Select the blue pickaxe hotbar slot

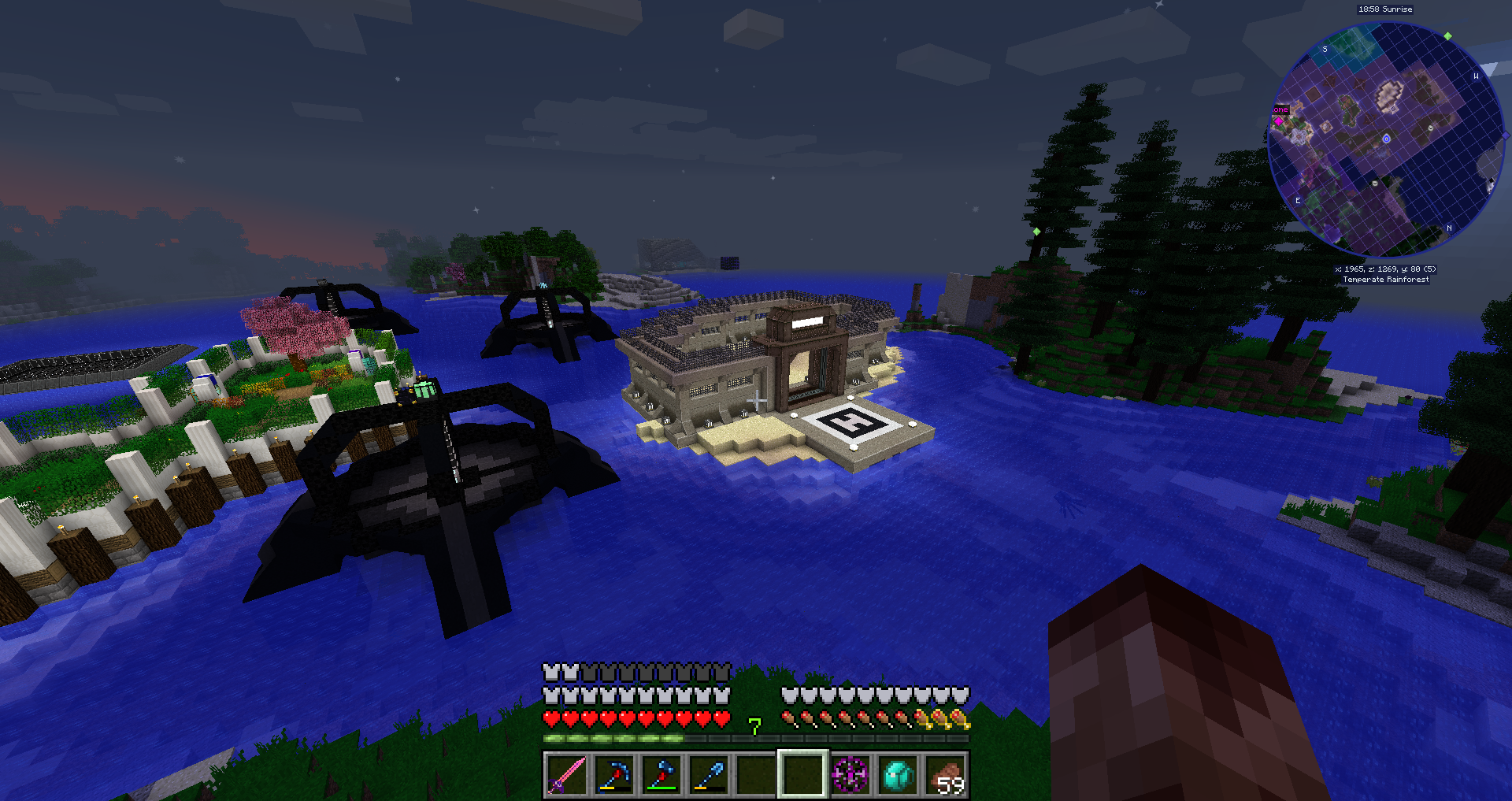tap(614, 775)
